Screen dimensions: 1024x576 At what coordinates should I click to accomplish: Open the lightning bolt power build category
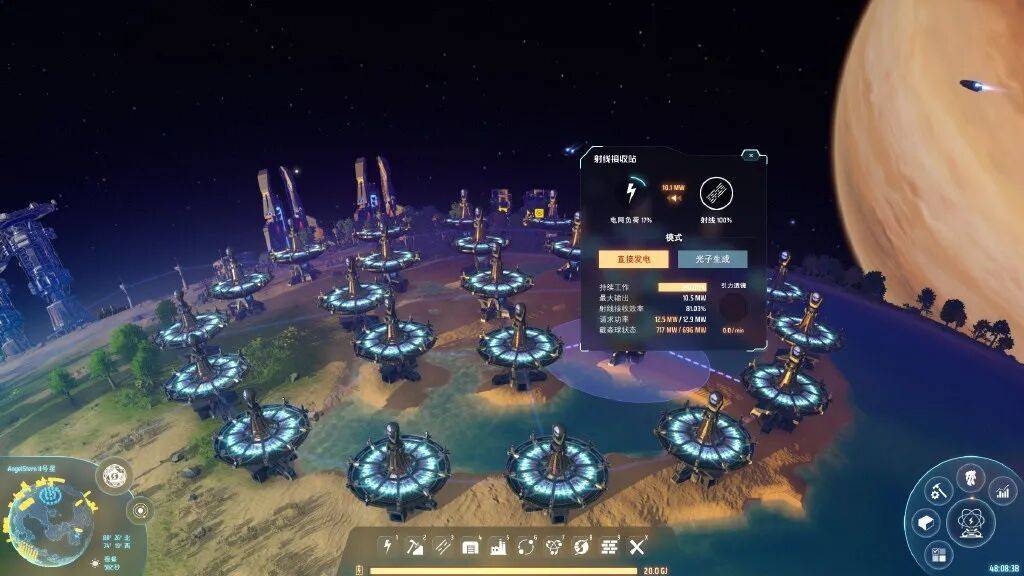(x=388, y=546)
